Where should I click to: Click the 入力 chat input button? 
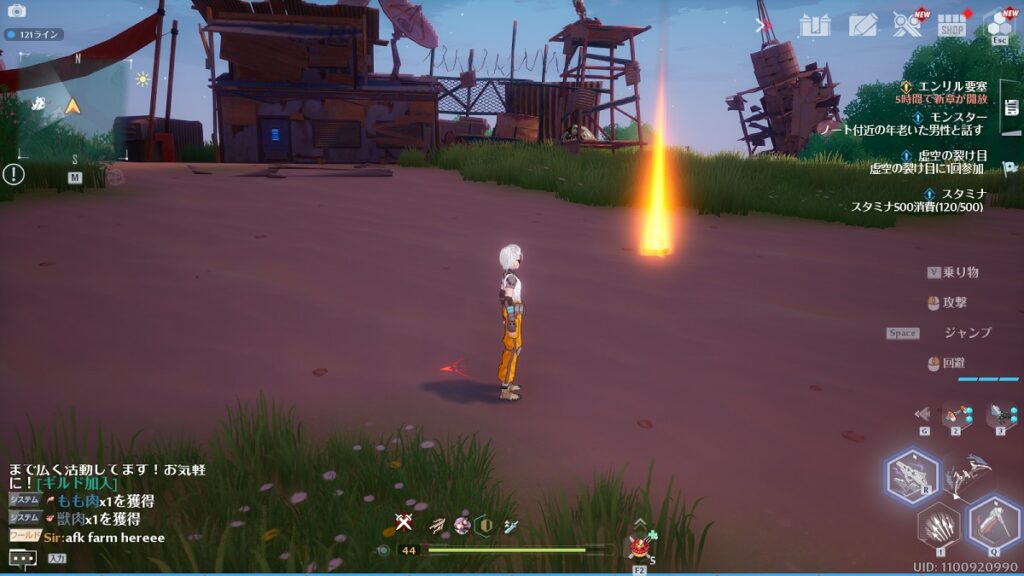click(x=57, y=558)
